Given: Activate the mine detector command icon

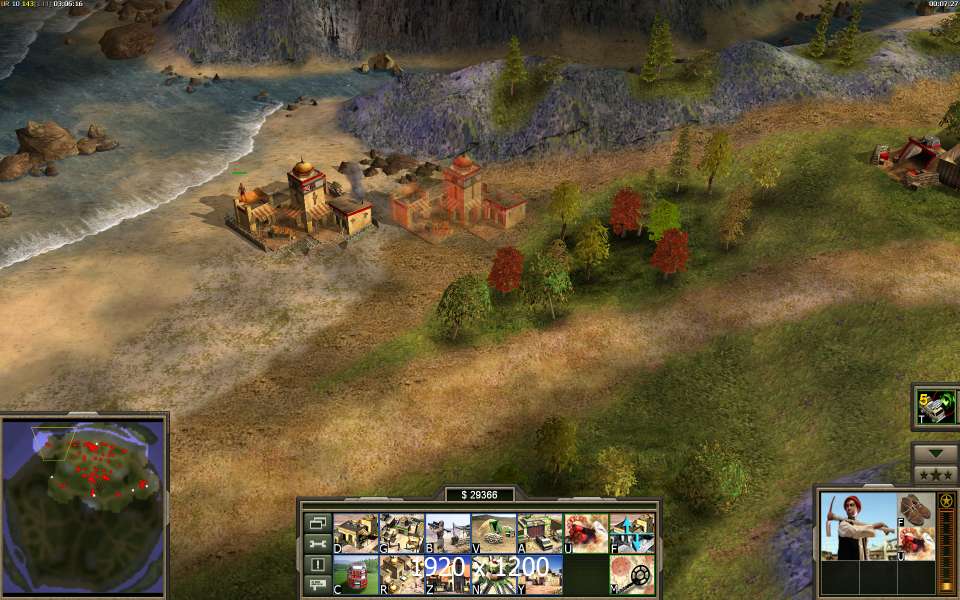Looking at the screenshot, I should [x=632, y=575].
